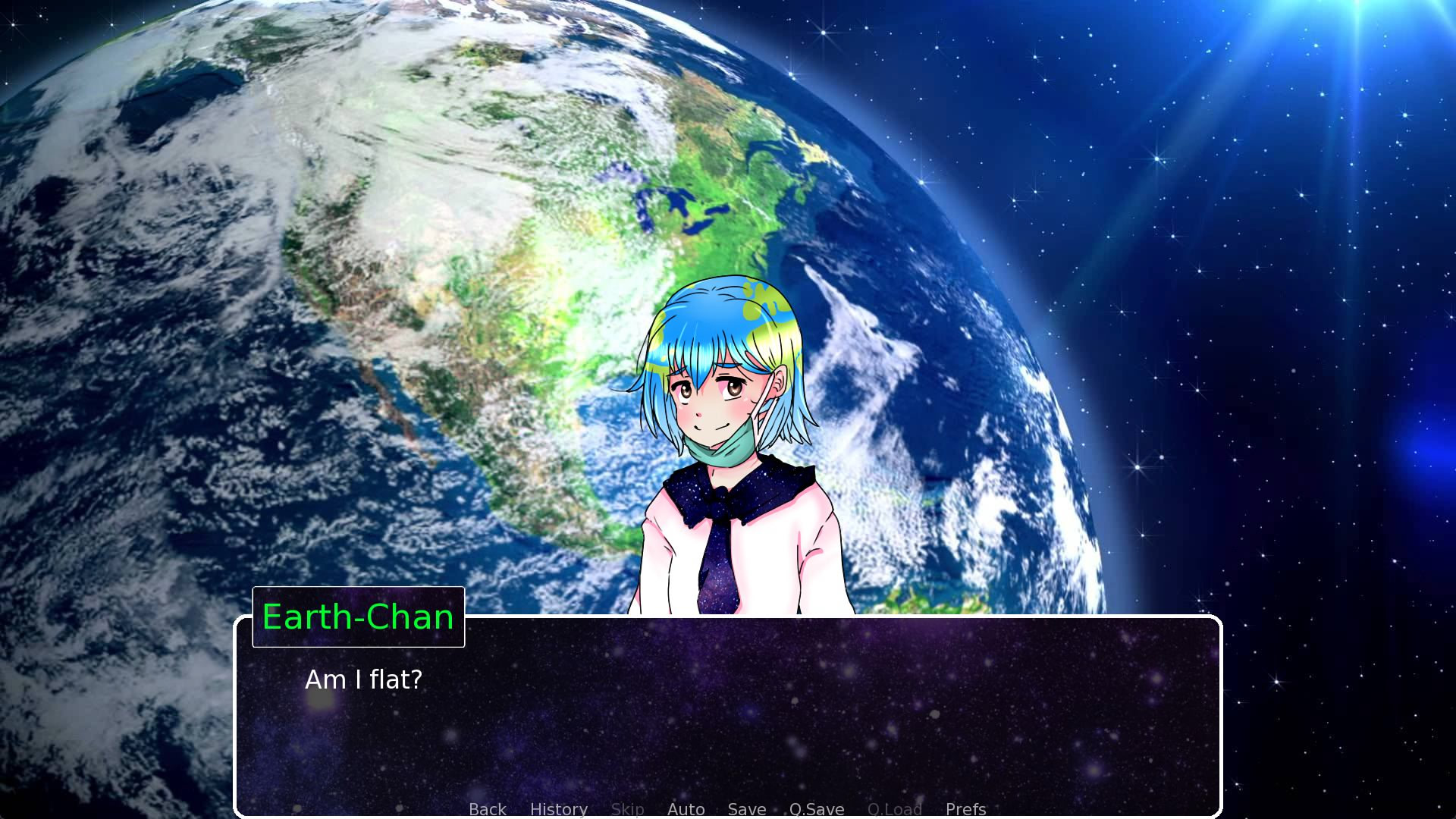Enable "Skip" mode
The image size is (1456, 819).
click(628, 809)
